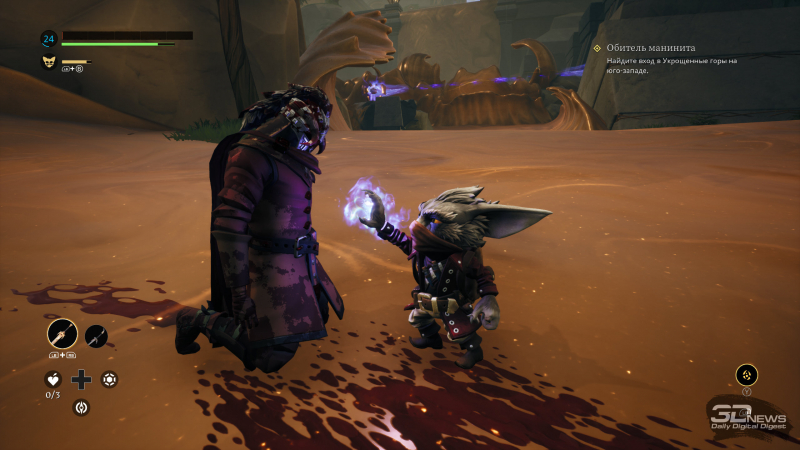Click the fox companion portrait icon

click(48, 62)
